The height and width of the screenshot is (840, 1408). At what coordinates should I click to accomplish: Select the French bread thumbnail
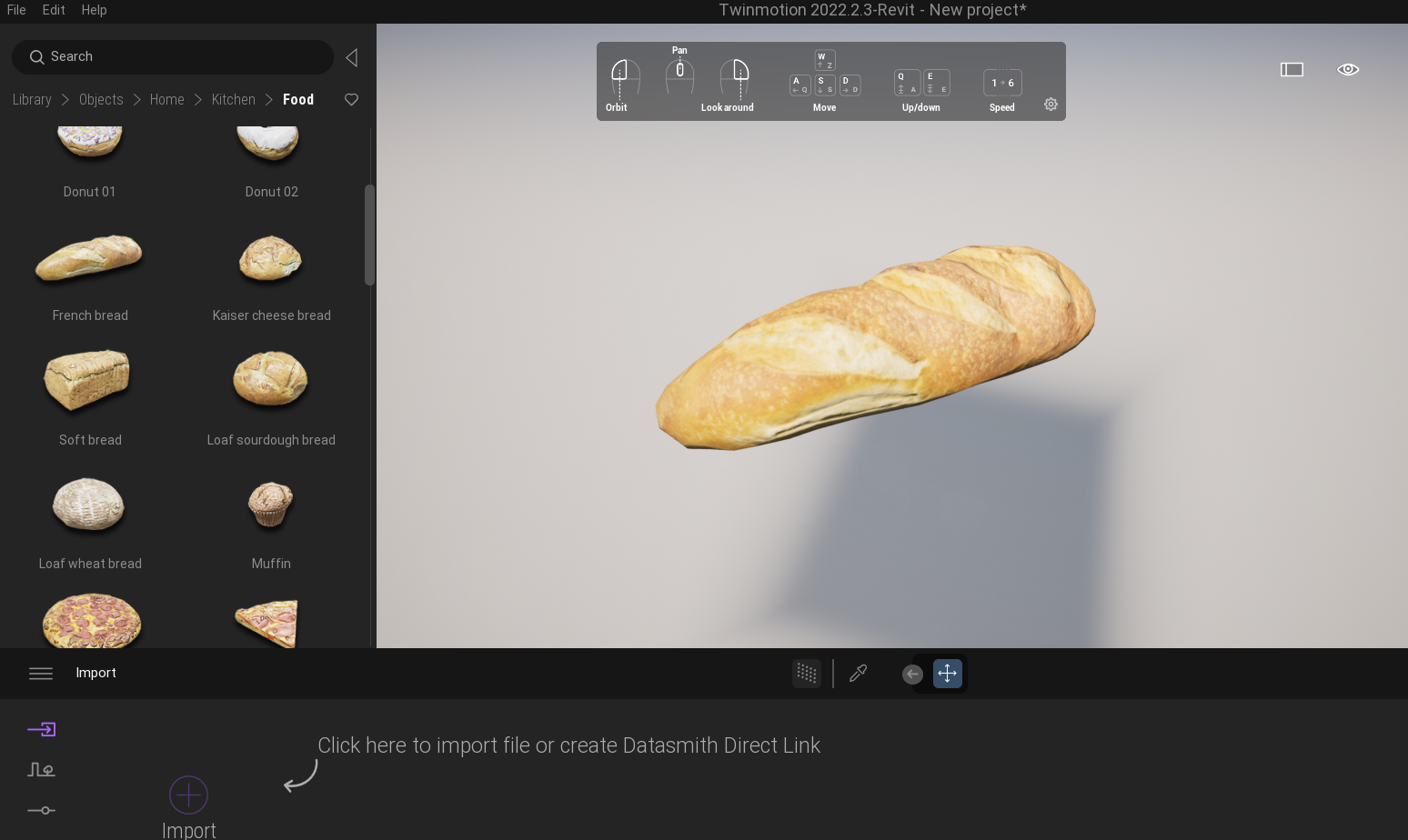click(x=89, y=259)
